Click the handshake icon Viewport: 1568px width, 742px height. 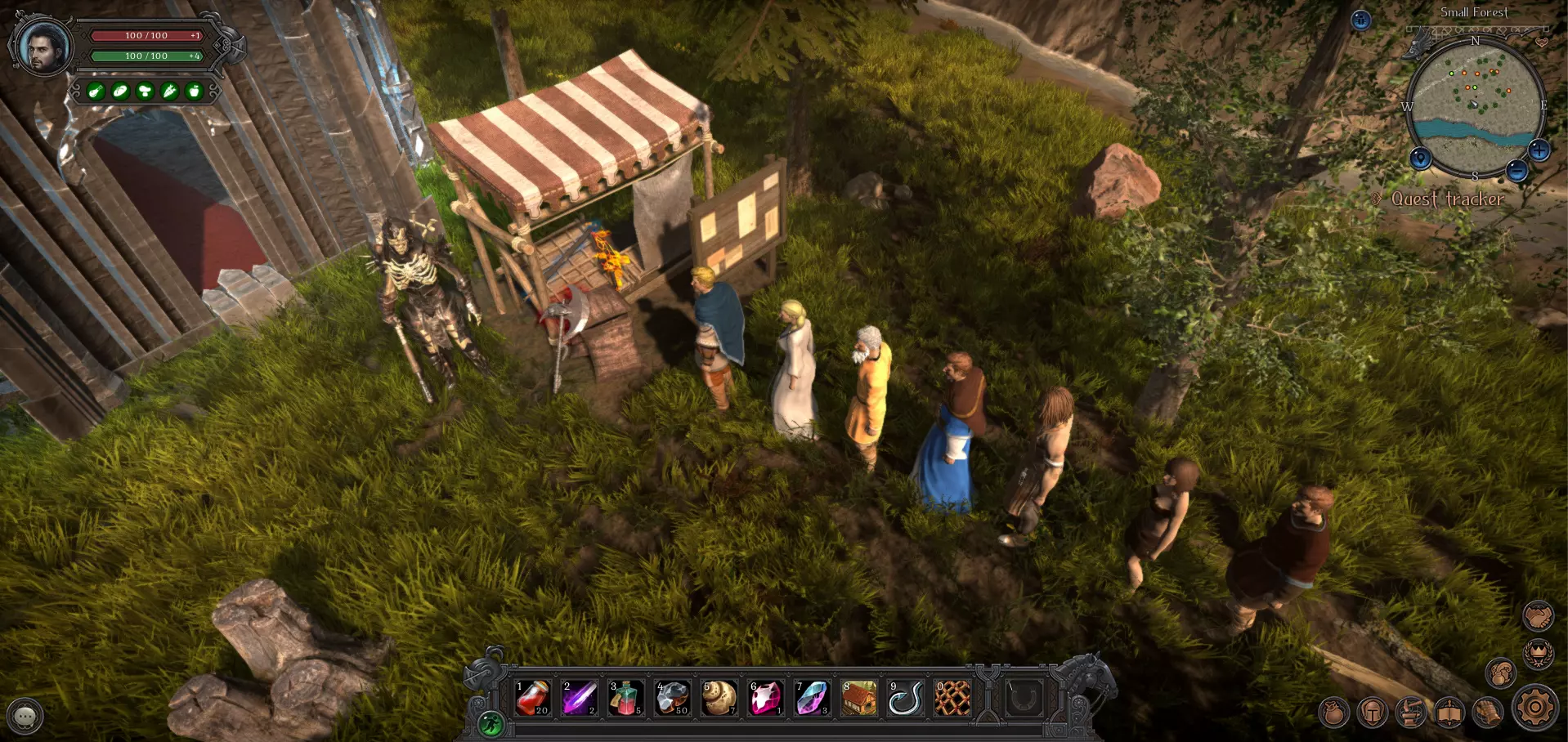tap(1538, 616)
